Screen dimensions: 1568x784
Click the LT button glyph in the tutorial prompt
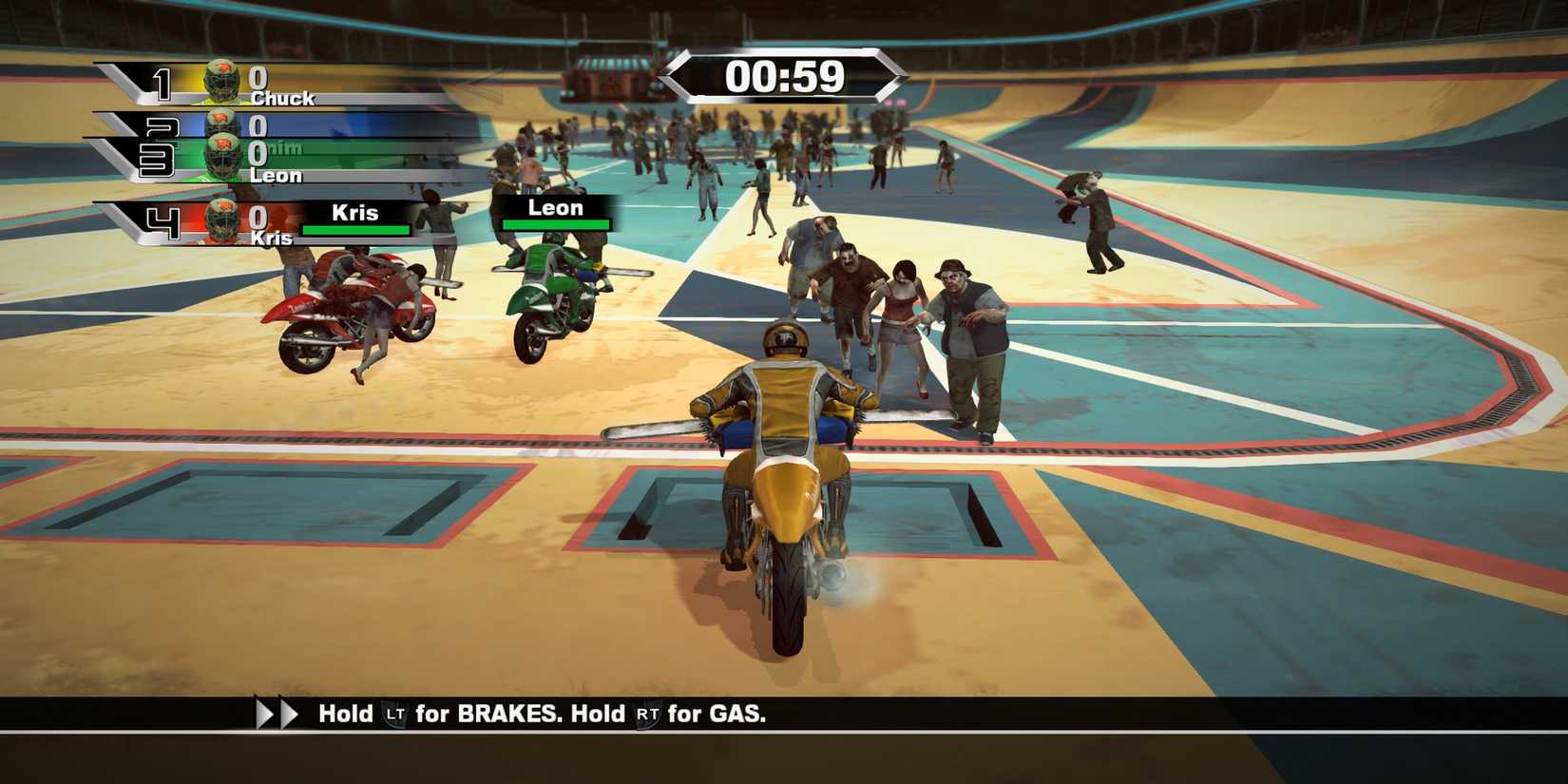(x=396, y=714)
